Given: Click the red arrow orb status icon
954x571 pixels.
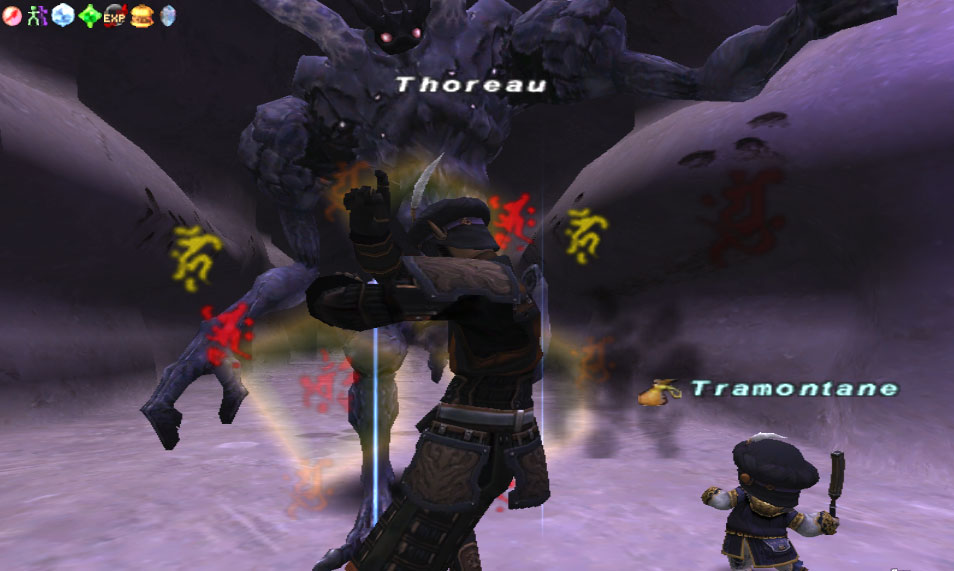Looking at the screenshot, I should tap(12, 16).
